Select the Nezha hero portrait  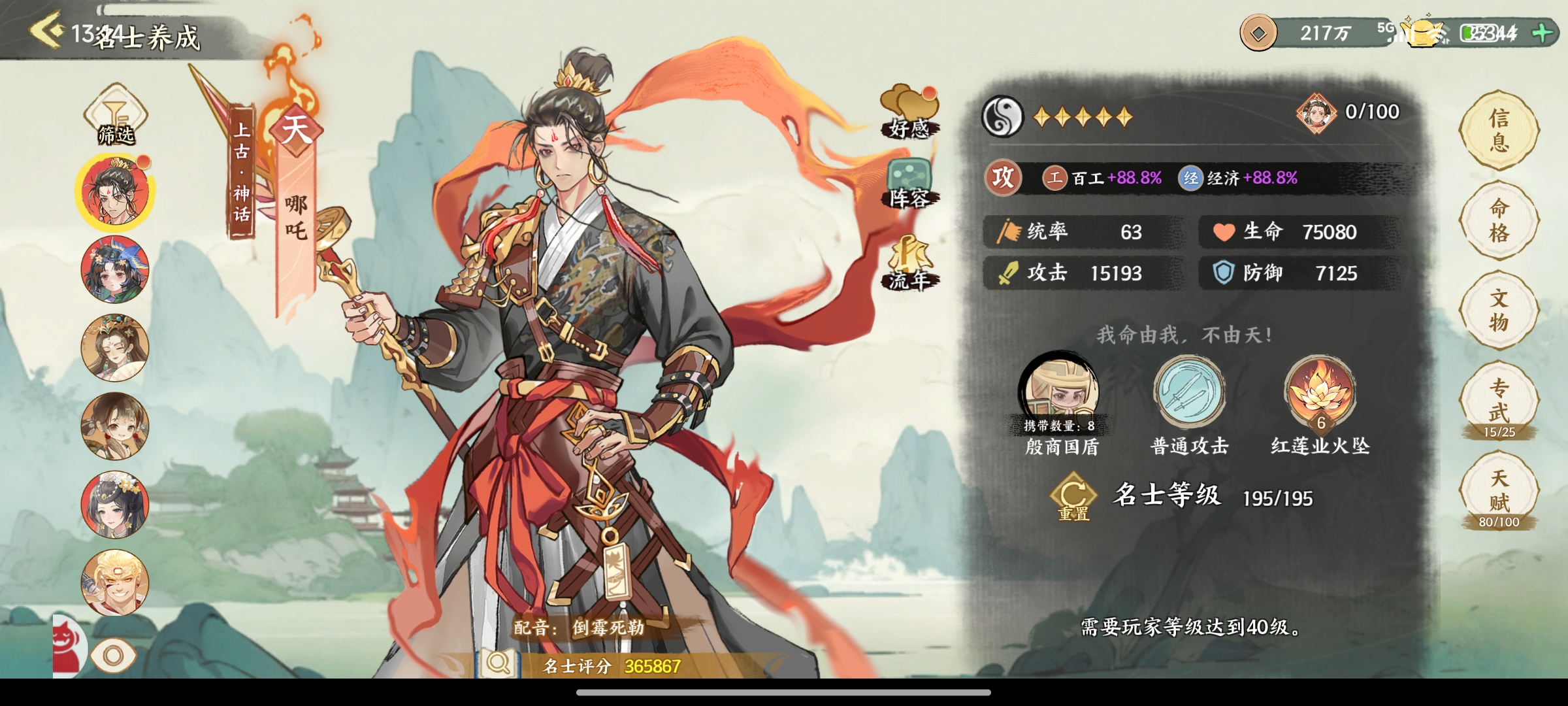pos(115,192)
